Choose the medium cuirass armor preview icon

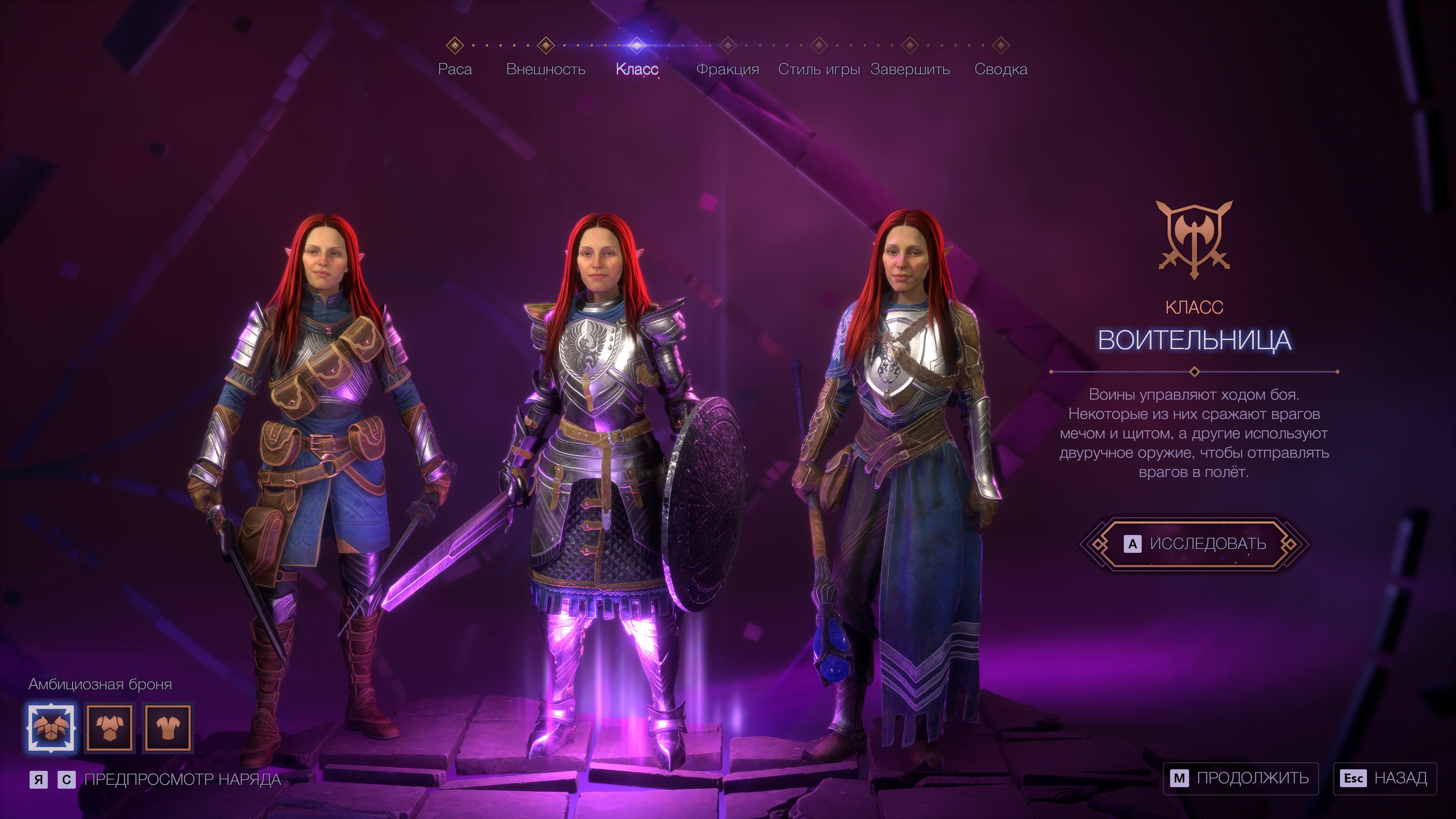tap(110, 727)
